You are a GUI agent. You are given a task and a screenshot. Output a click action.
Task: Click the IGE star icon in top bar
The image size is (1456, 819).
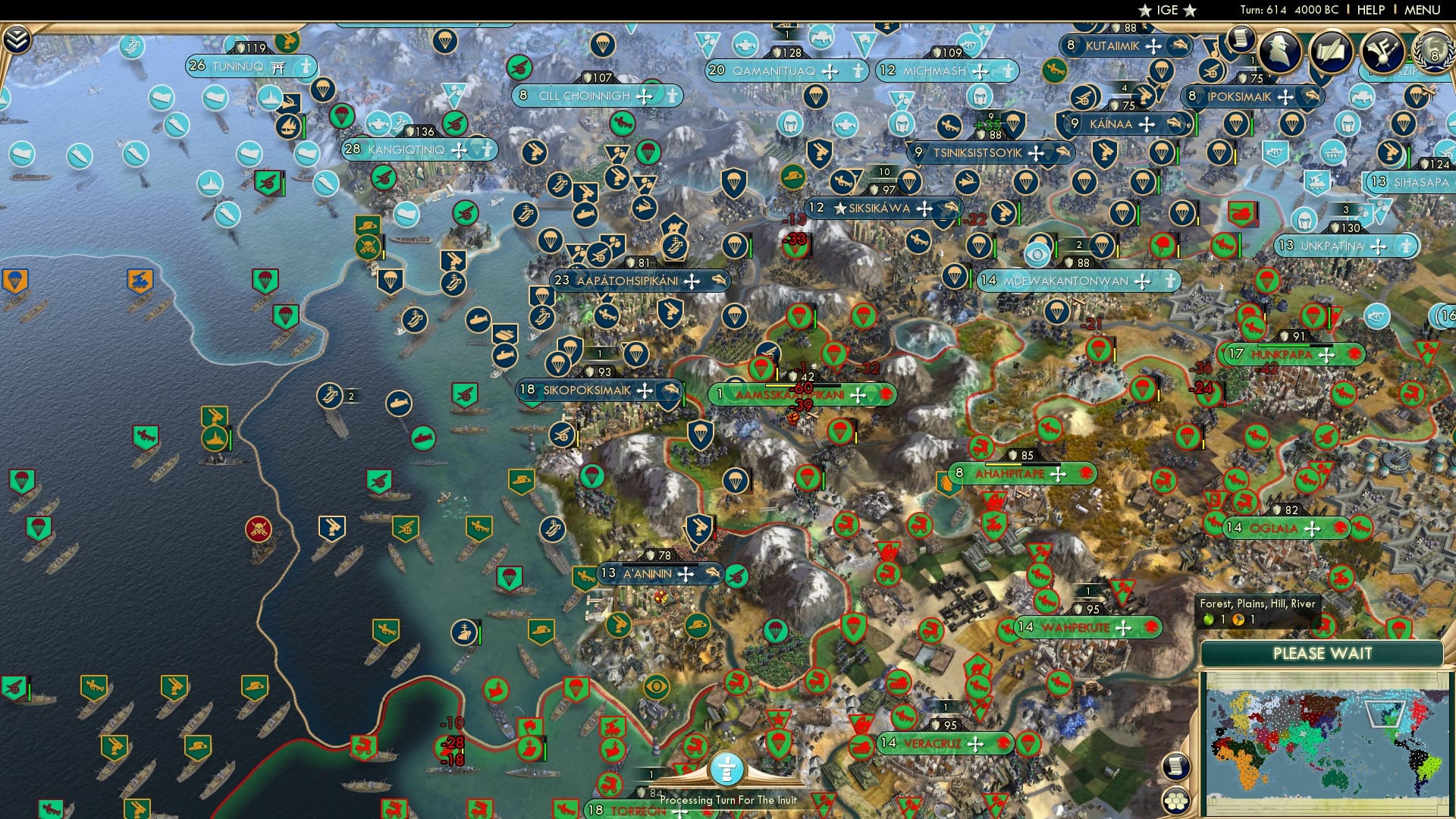pos(1146,11)
